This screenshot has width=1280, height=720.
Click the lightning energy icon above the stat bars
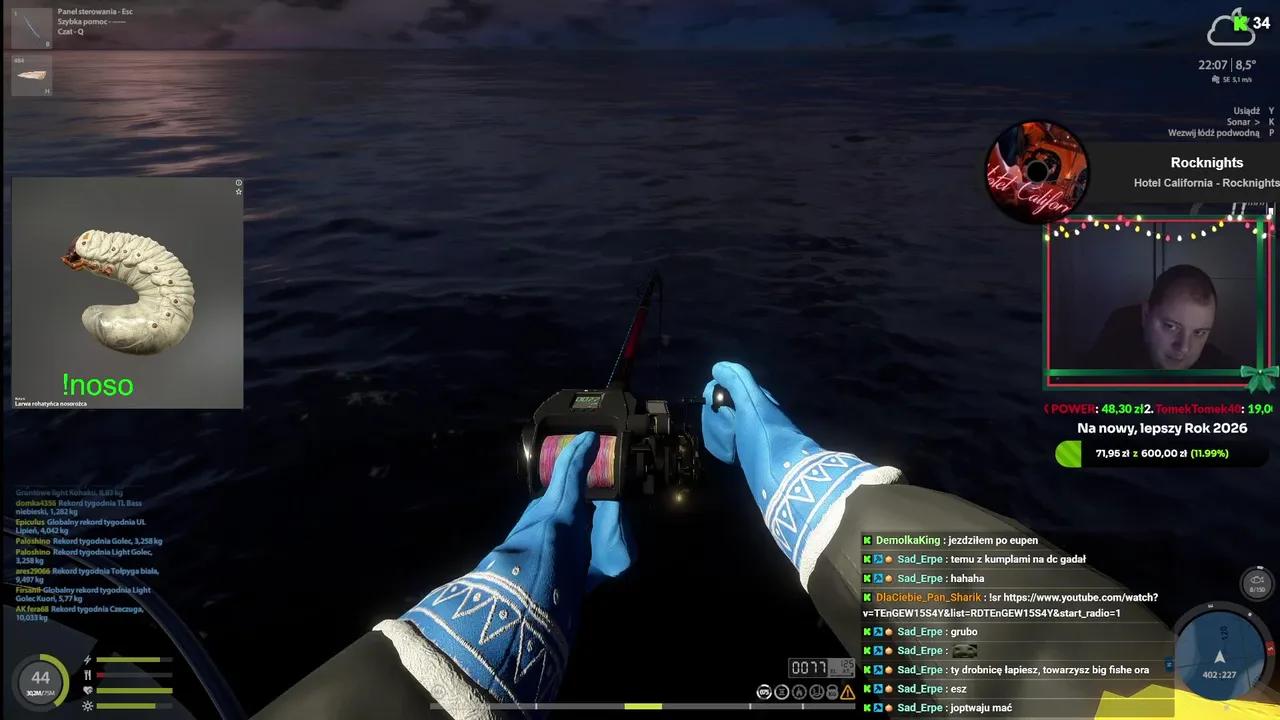(87, 658)
